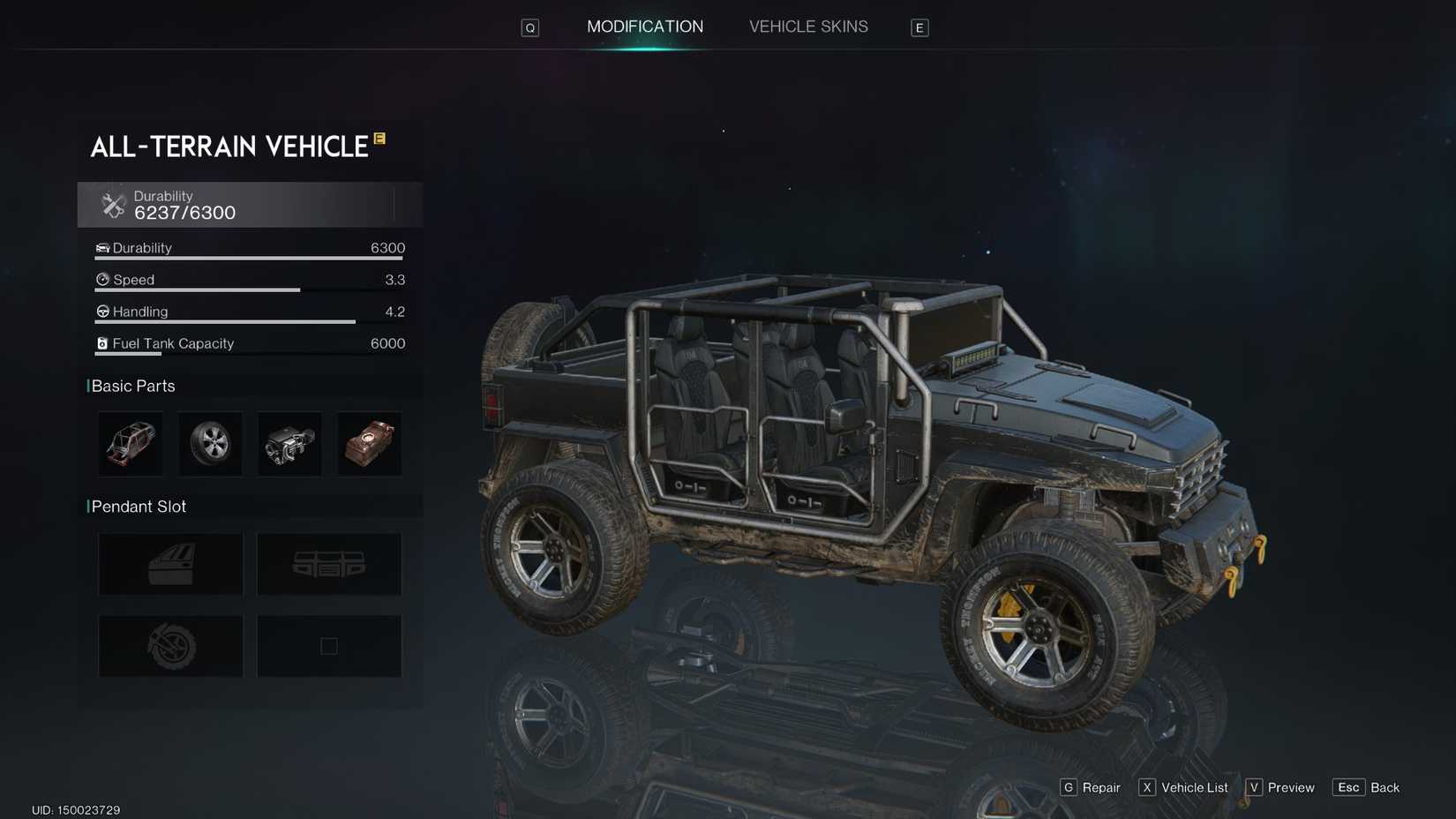Click Repair at the bottom bar
Screen dimensions: 1456x819
click(x=1092, y=787)
